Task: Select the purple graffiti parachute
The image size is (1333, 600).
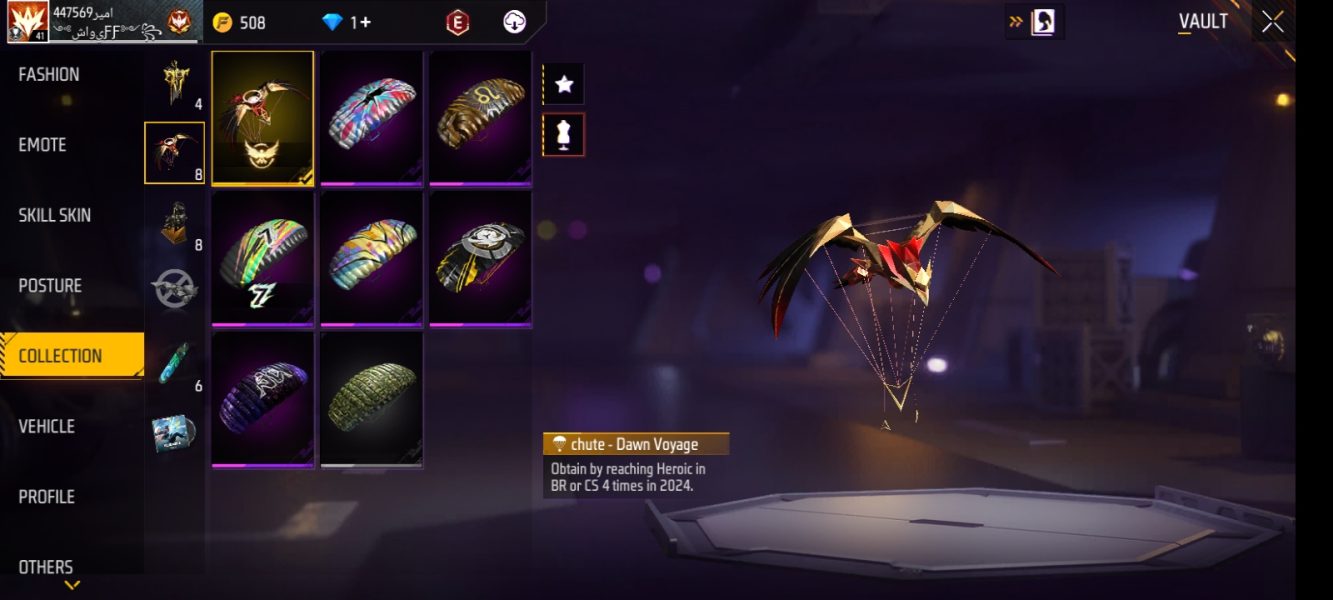Action: 263,398
